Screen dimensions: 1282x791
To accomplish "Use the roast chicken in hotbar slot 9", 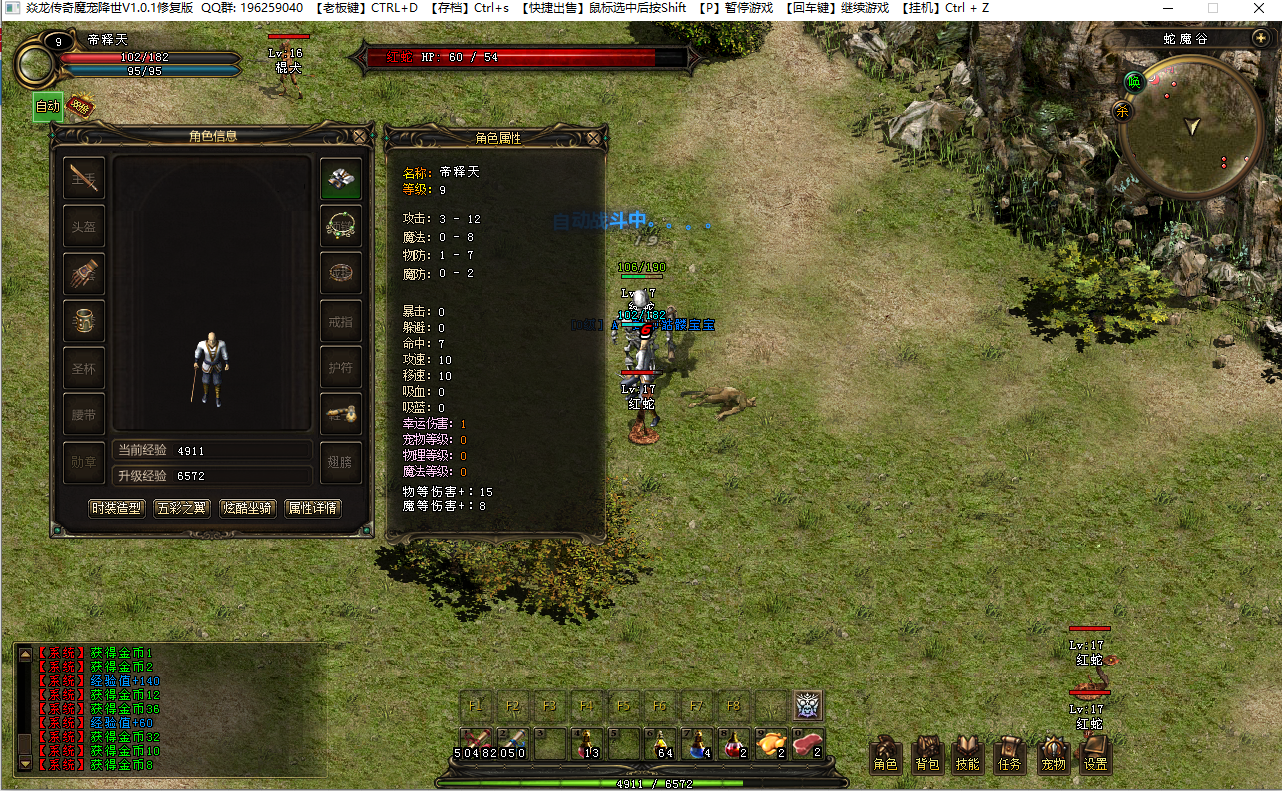I will coord(769,744).
